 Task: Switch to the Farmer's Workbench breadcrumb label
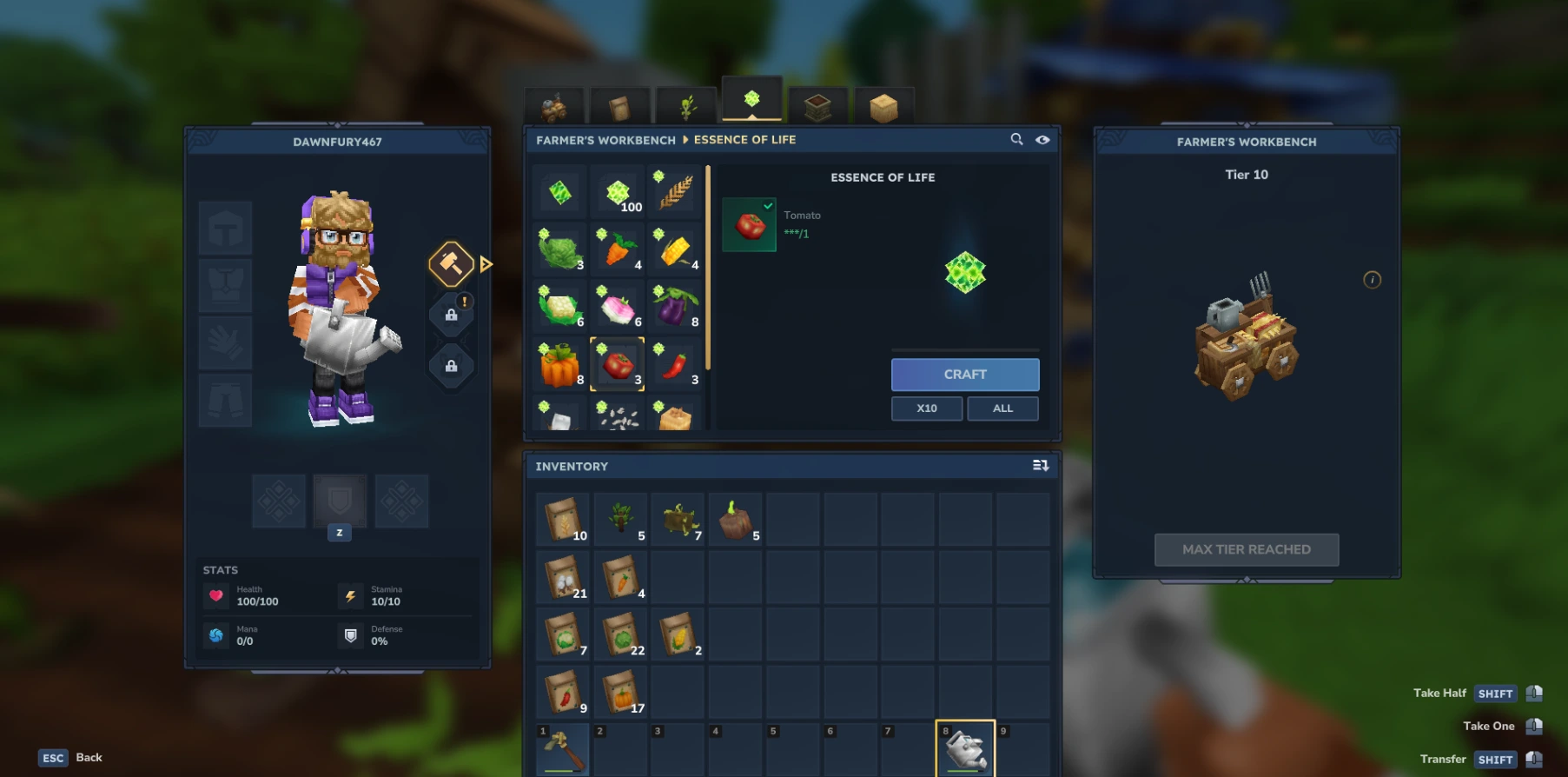tap(605, 139)
